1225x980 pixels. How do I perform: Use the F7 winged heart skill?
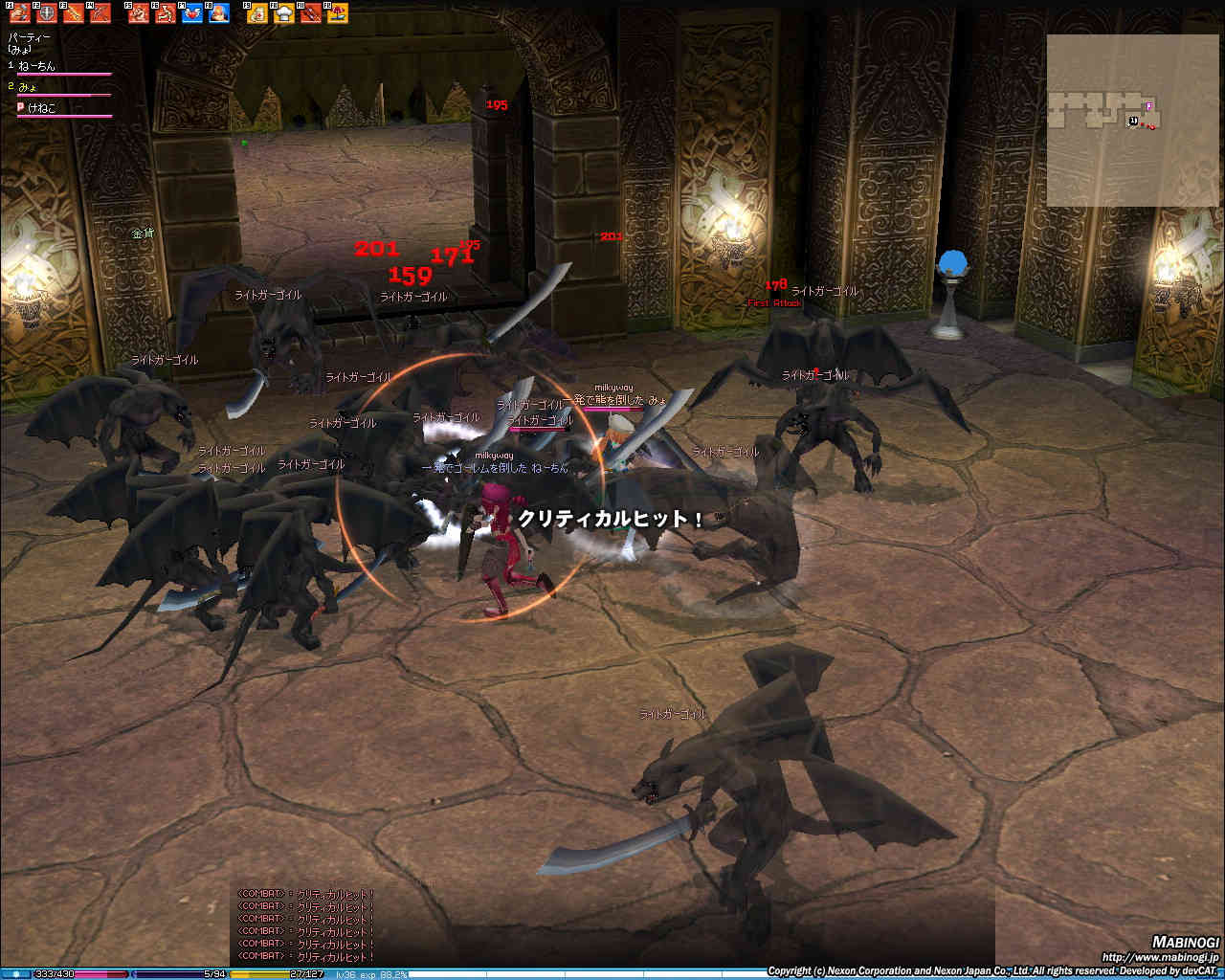pos(192,13)
